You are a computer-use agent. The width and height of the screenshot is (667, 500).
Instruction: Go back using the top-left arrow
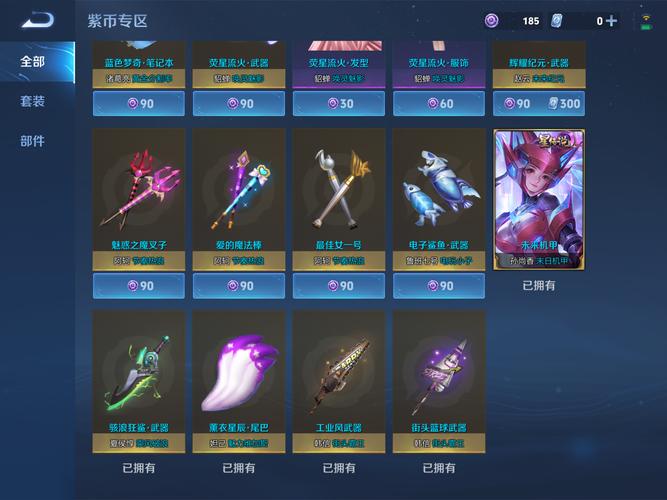(x=36, y=20)
